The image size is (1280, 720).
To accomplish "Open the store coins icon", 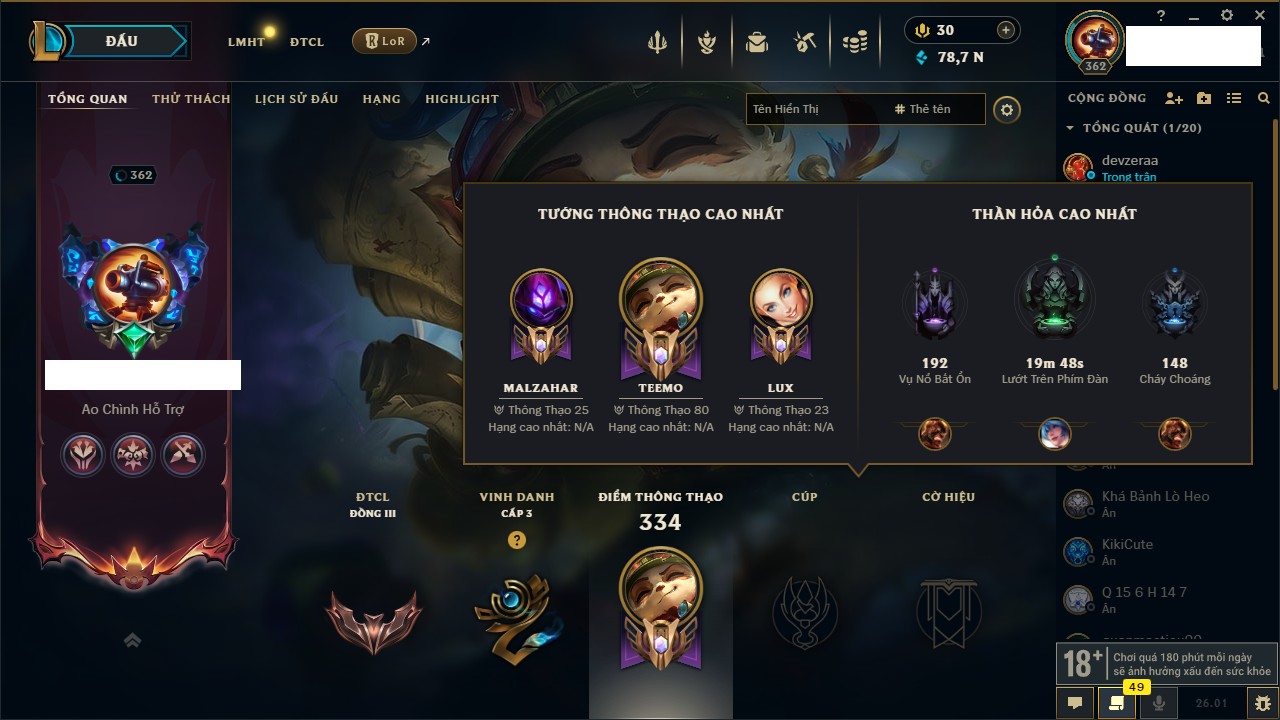I will tap(854, 42).
